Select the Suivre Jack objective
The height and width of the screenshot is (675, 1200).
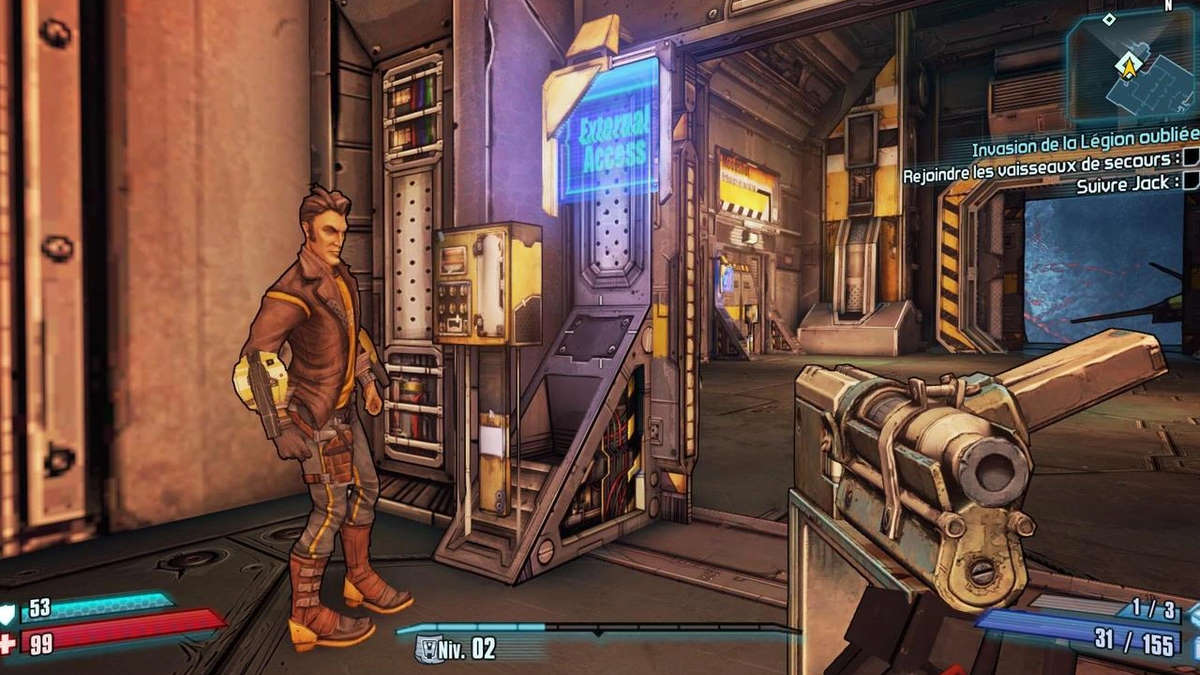(x=1124, y=183)
